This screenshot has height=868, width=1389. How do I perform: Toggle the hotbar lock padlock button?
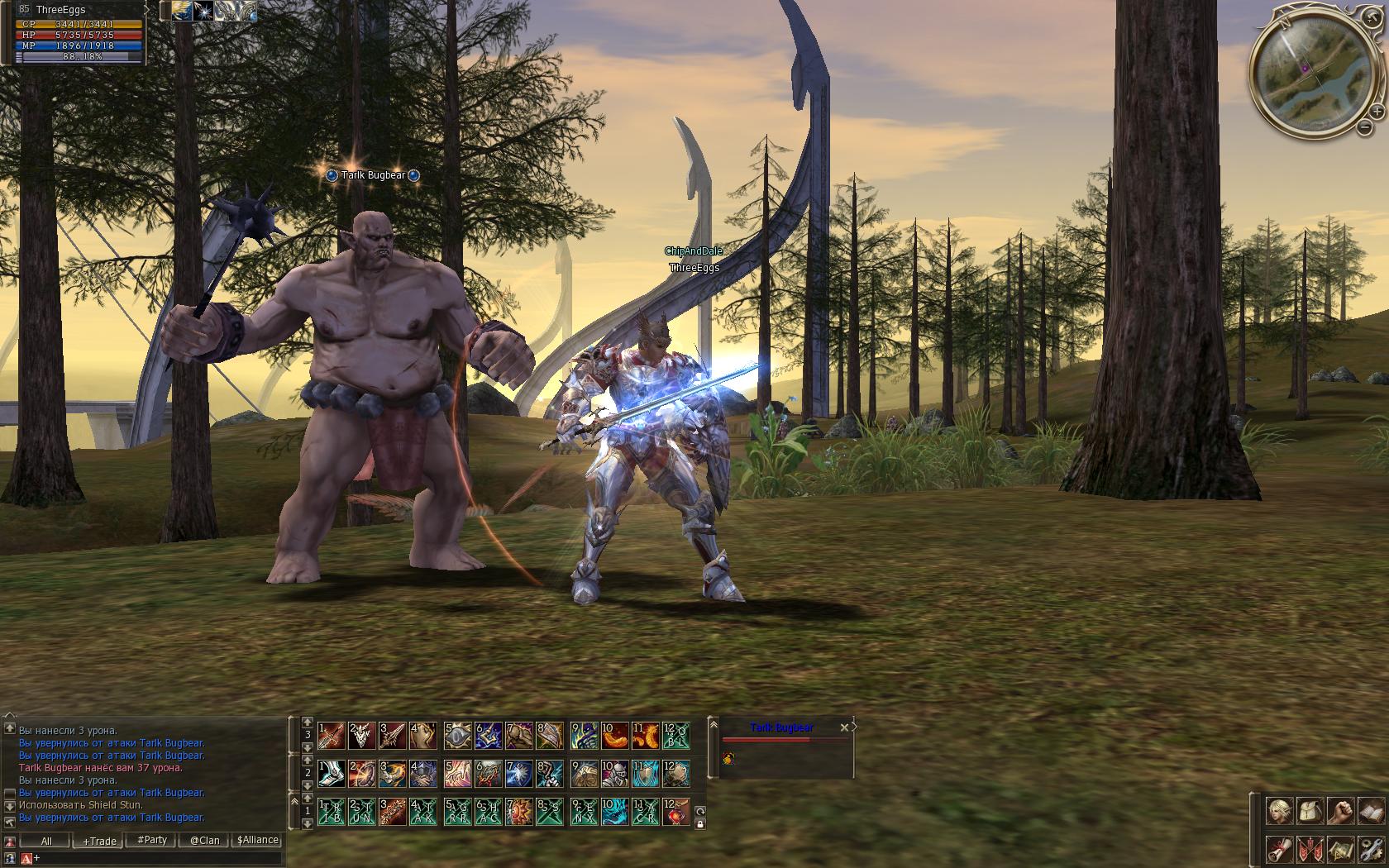[x=700, y=823]
